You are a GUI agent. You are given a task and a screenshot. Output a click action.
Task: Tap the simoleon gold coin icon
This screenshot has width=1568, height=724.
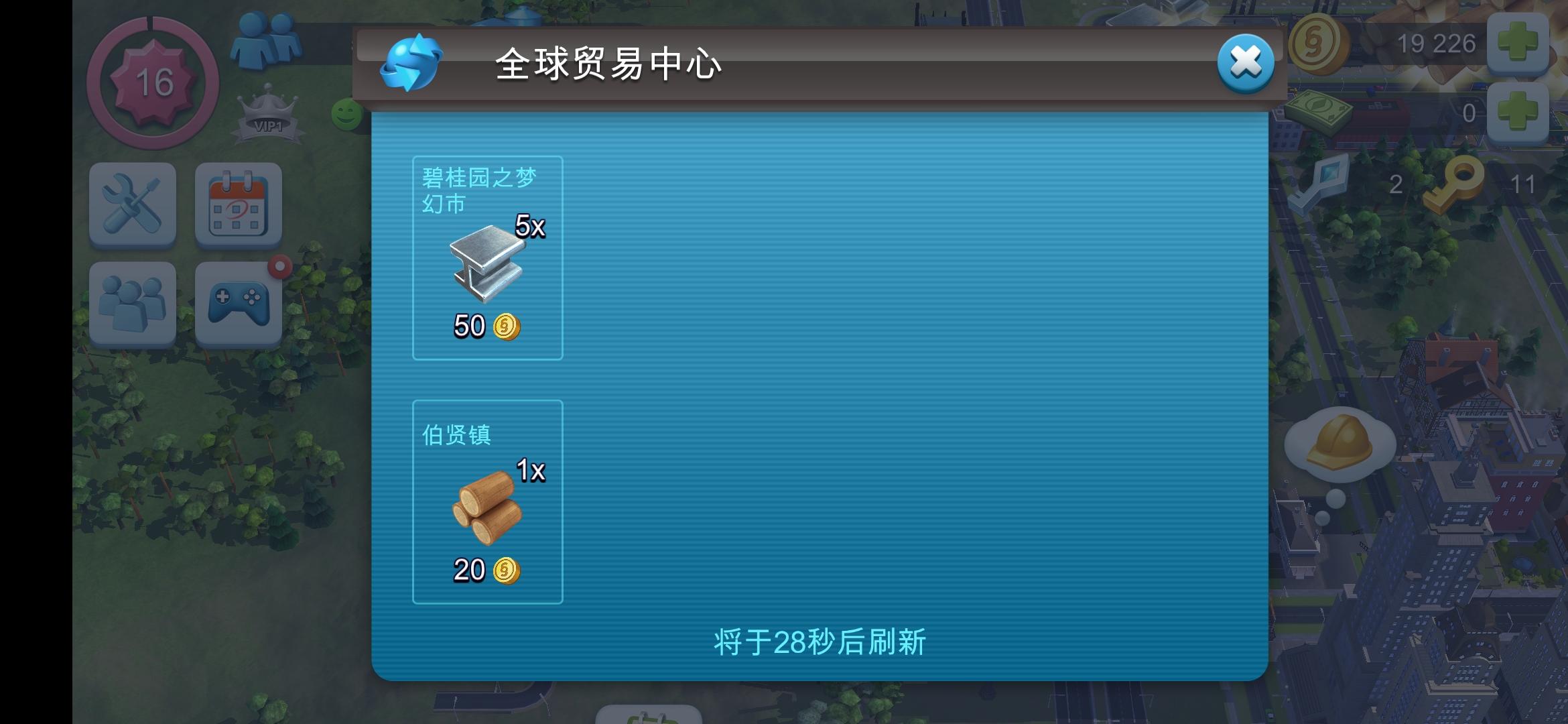point(1321,46)
